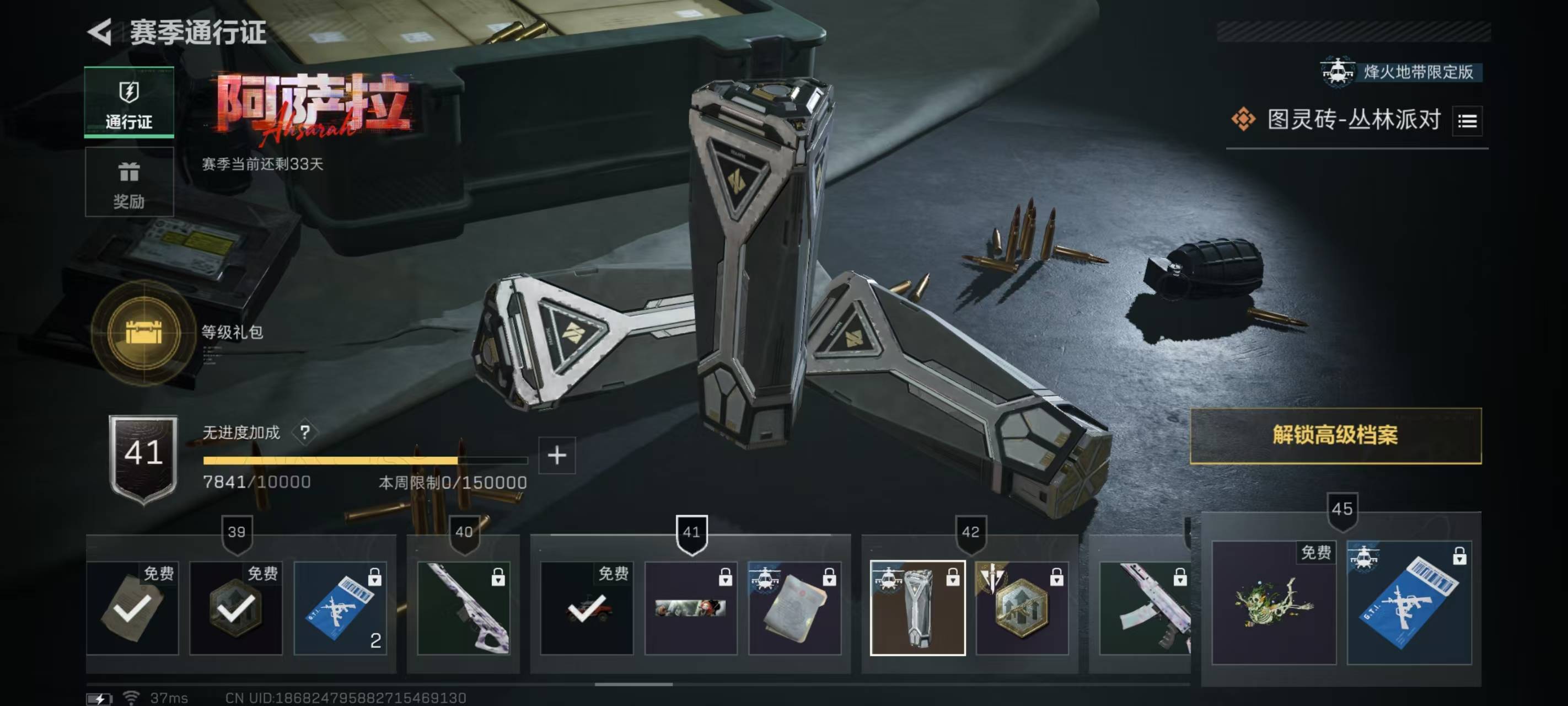Tap the plus button beside progress bar
This screenshot has width=1568, height=706.
[557, 455]
